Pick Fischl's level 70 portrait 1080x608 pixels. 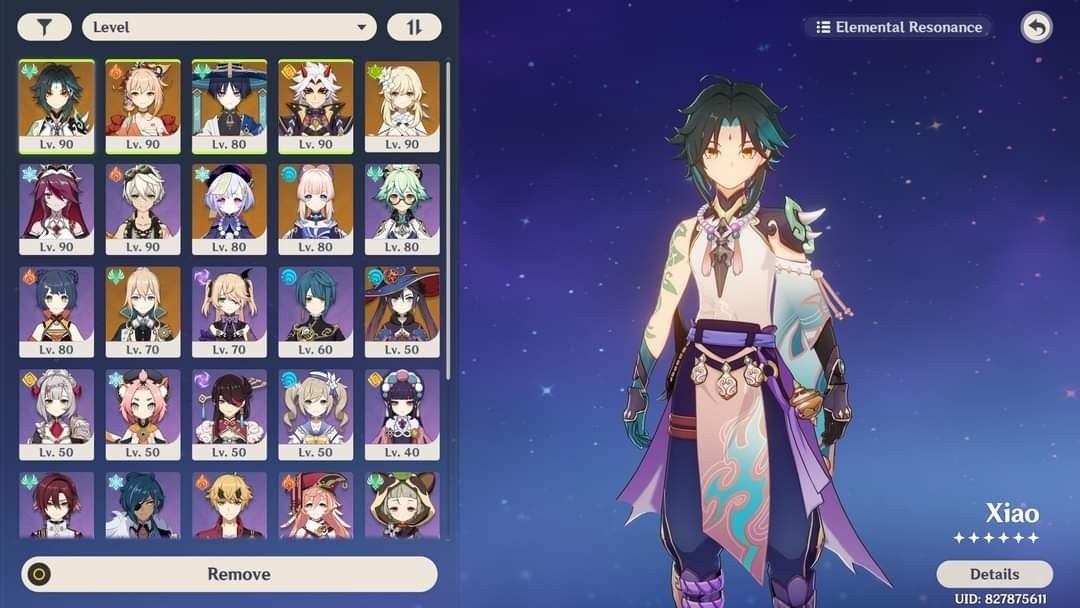229,311
